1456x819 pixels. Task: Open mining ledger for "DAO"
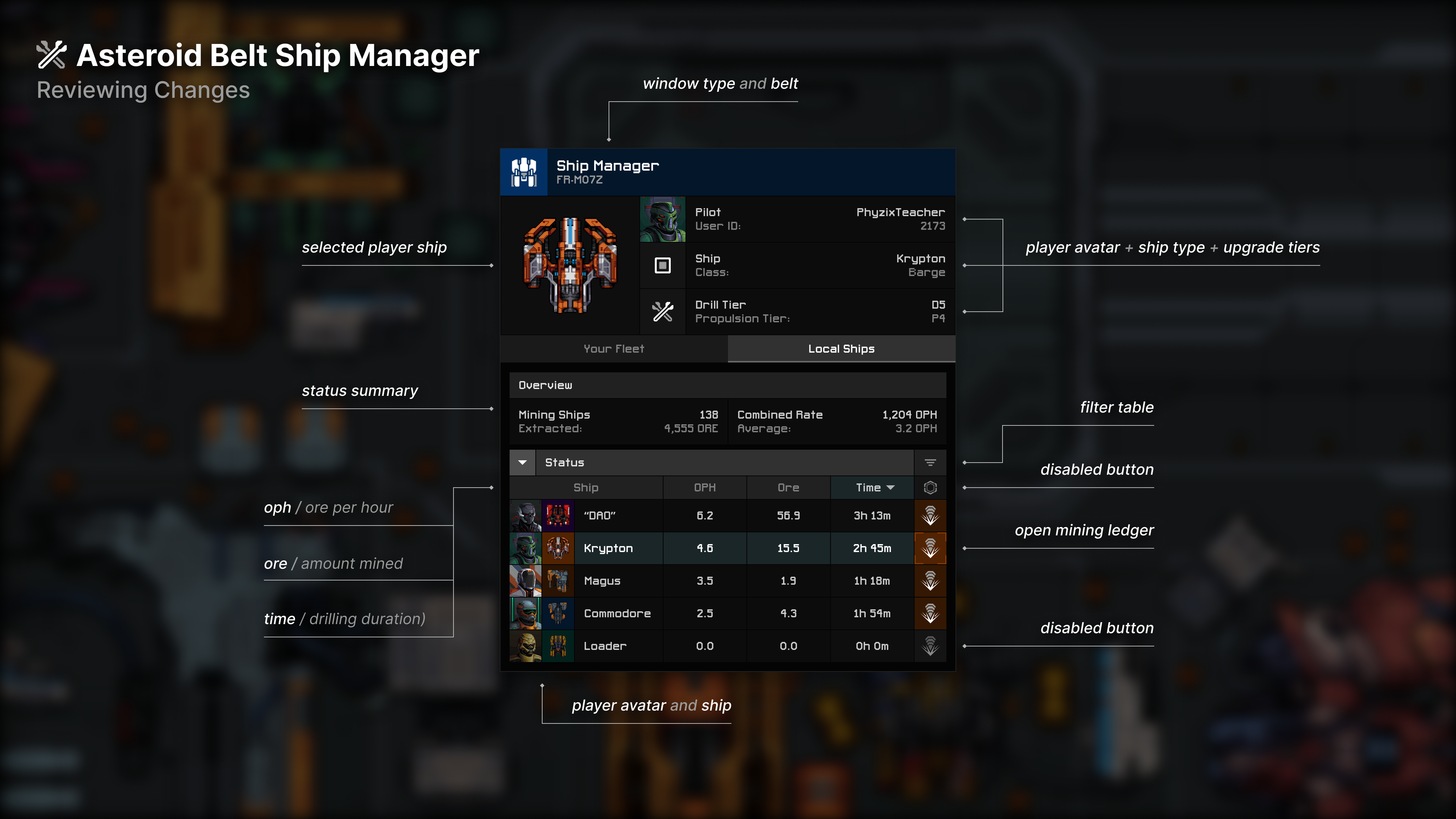click(930, 516)
